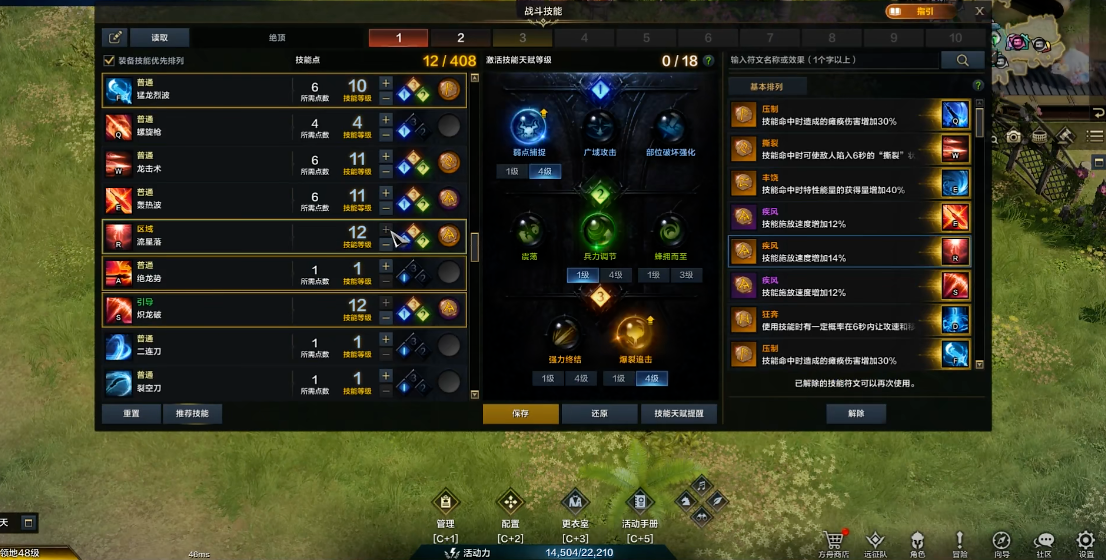Choose the 弱点捕捉 talent node
The height and width of the screenshot is (560, 1106).
[527, 128]
